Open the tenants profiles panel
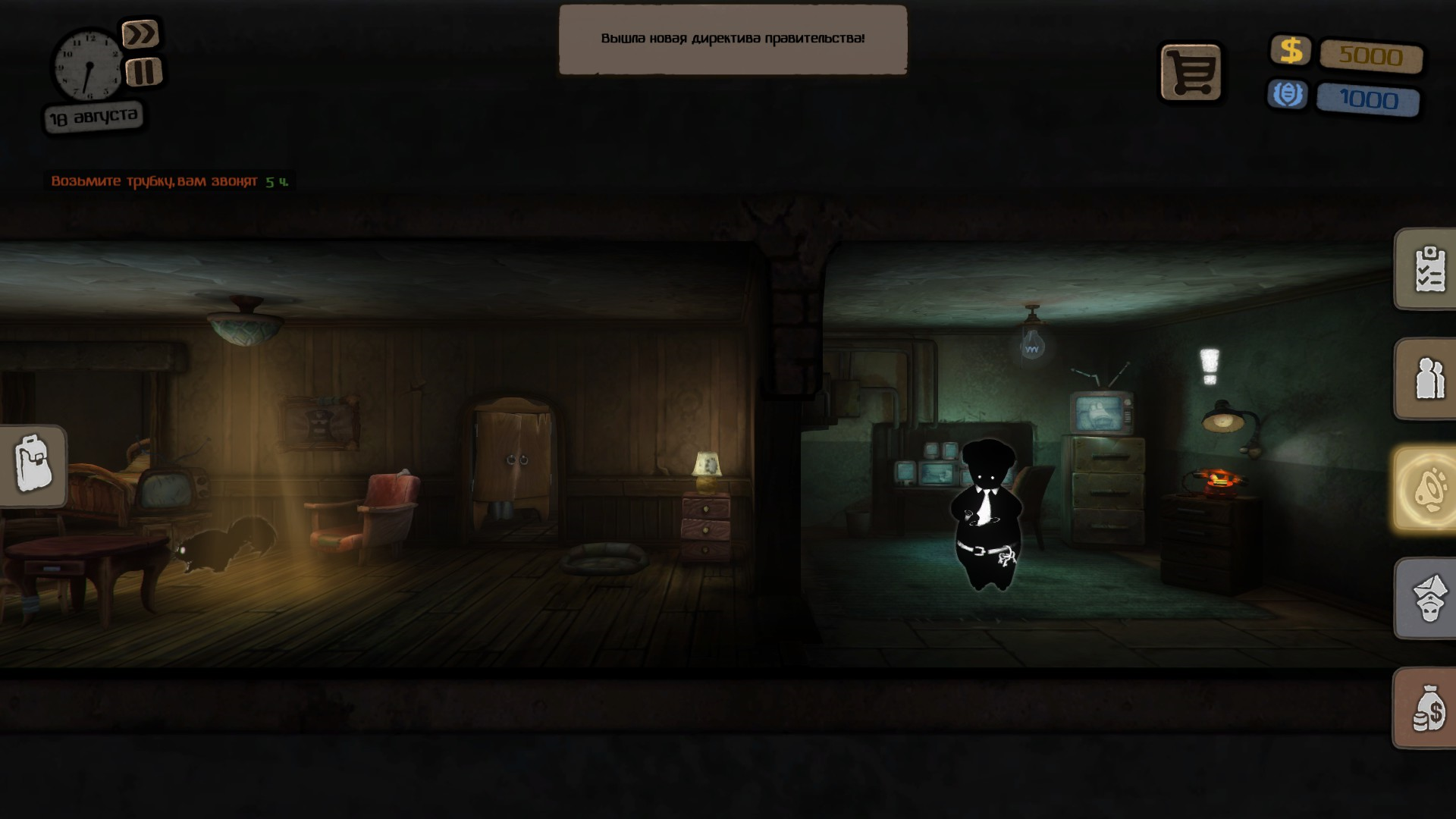 click(x=1428, y=378)
